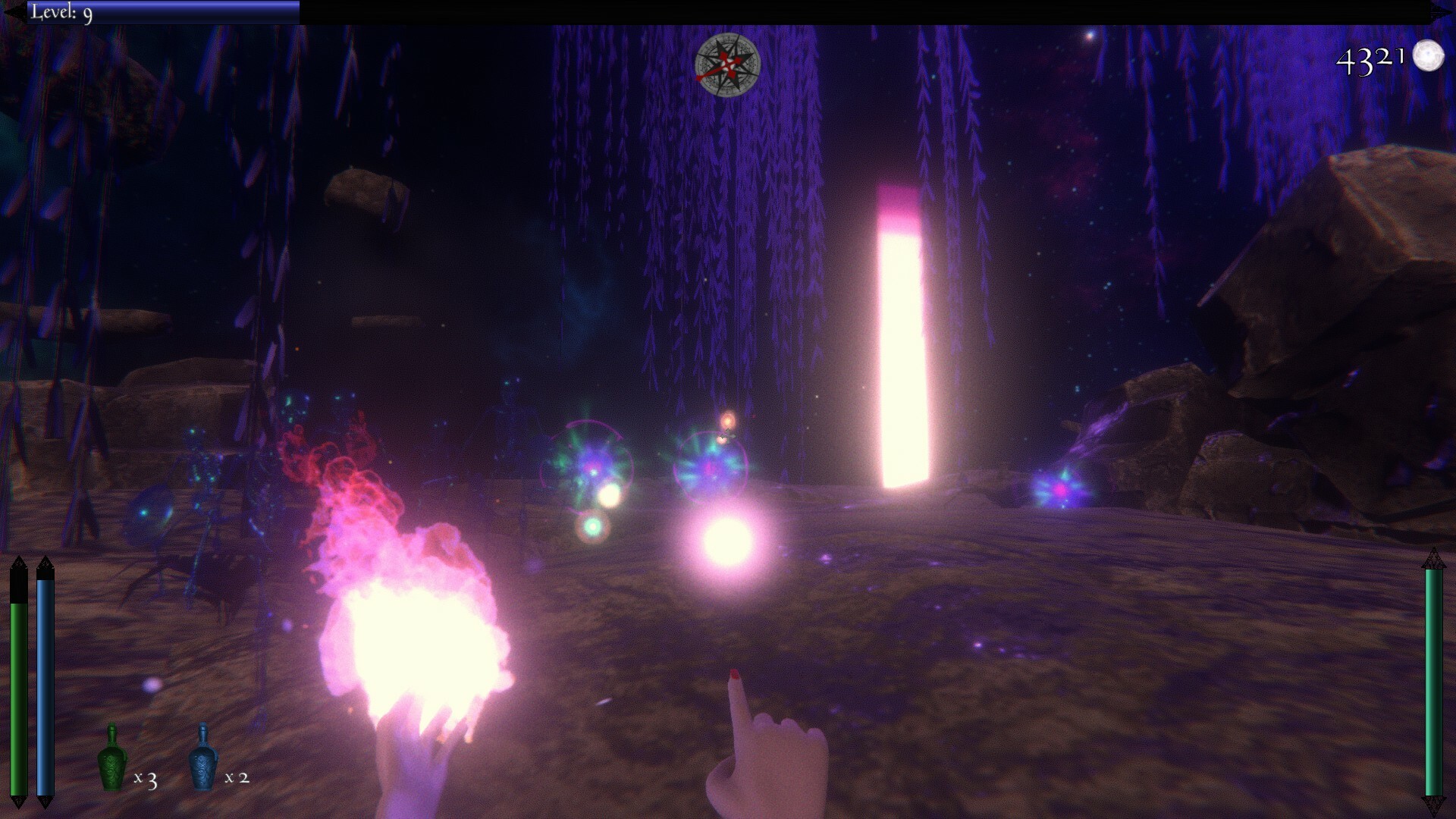The image size is (1456, 819).
Task: Click the glowing moon orb beside the score
Action: (x=1428, y=55)
